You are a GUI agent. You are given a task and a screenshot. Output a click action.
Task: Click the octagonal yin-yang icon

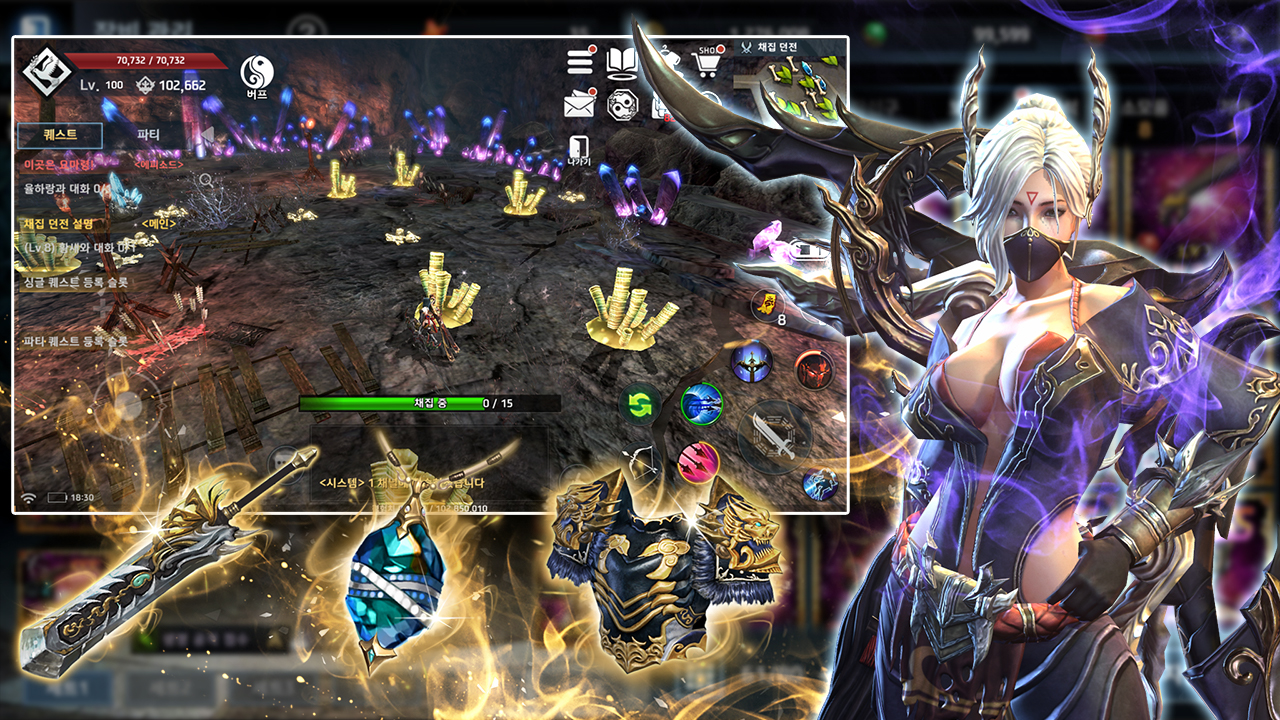tap(622, 103)
